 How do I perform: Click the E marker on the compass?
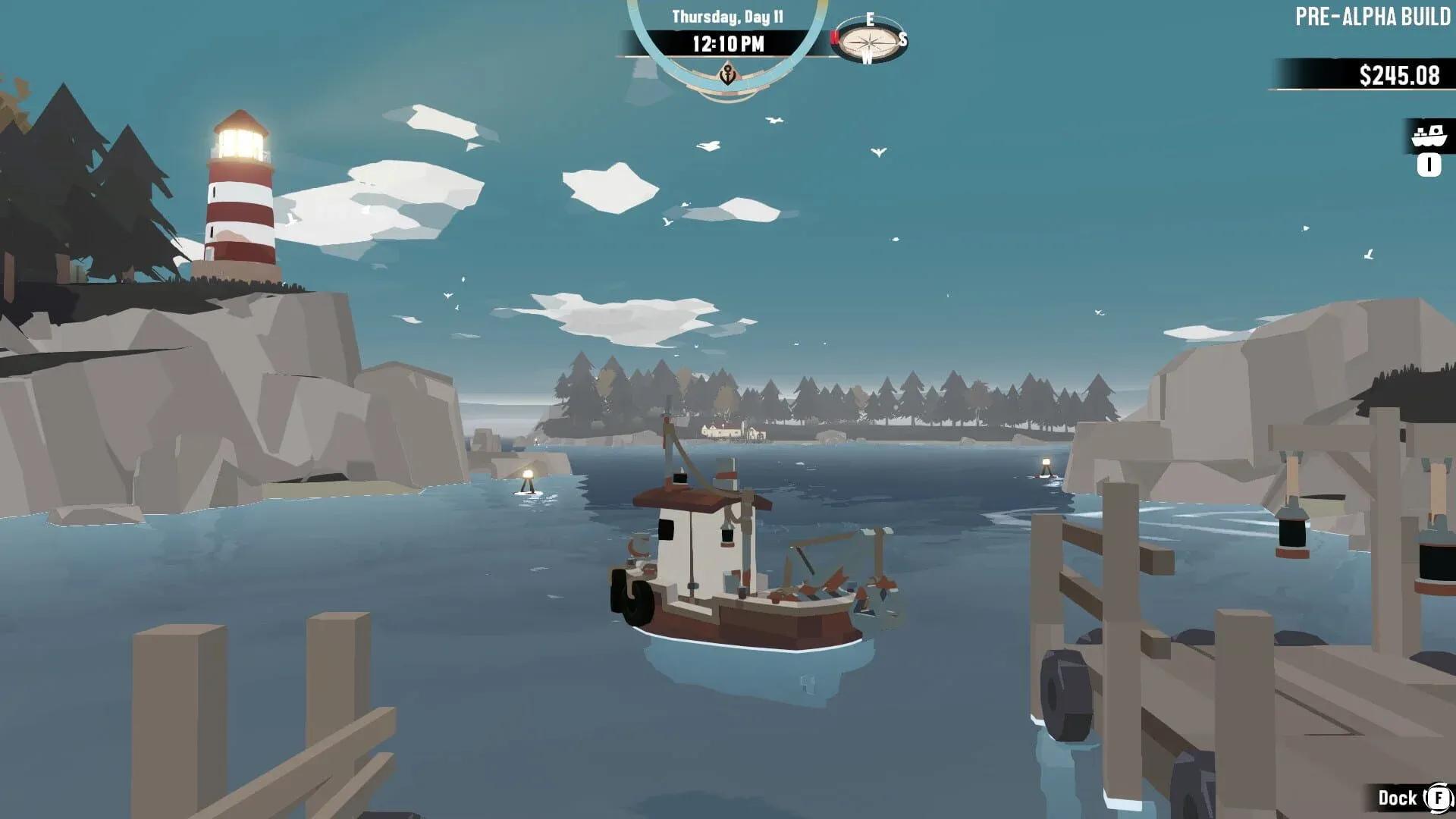point(871,18)
